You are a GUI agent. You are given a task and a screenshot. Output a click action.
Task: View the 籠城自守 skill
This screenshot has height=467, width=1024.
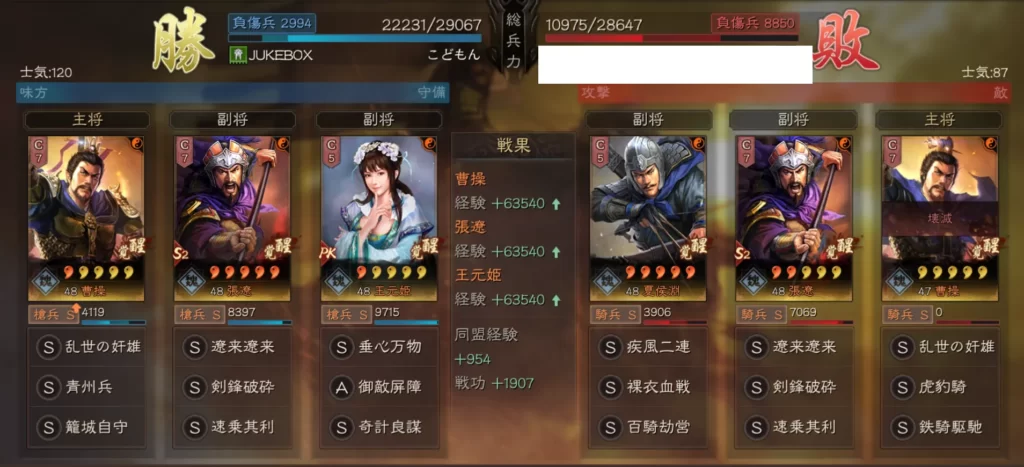85,427
